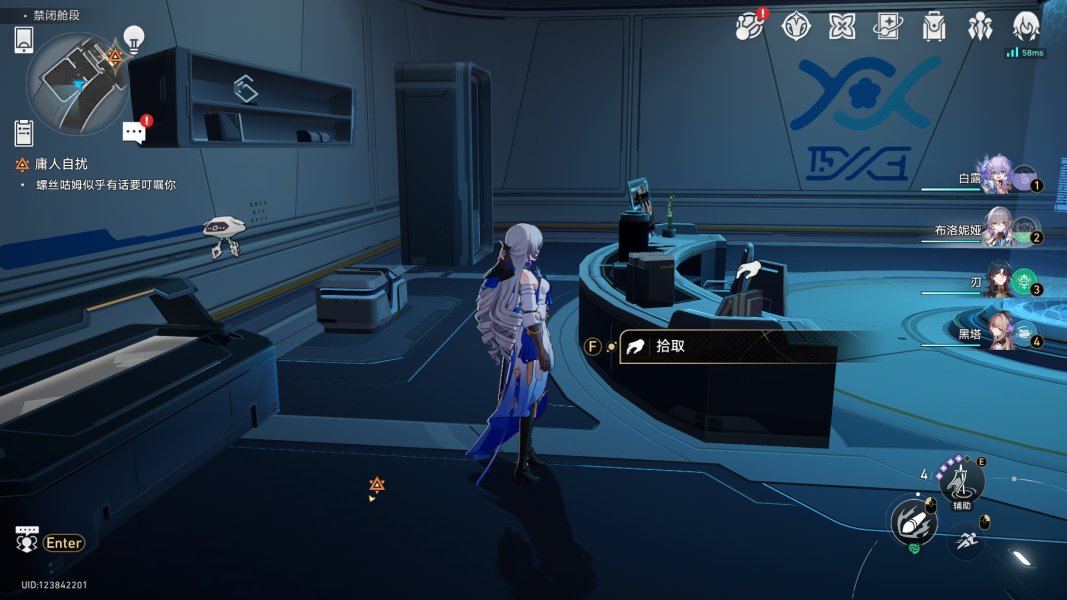Open the minimap

(x=77, y=84)
